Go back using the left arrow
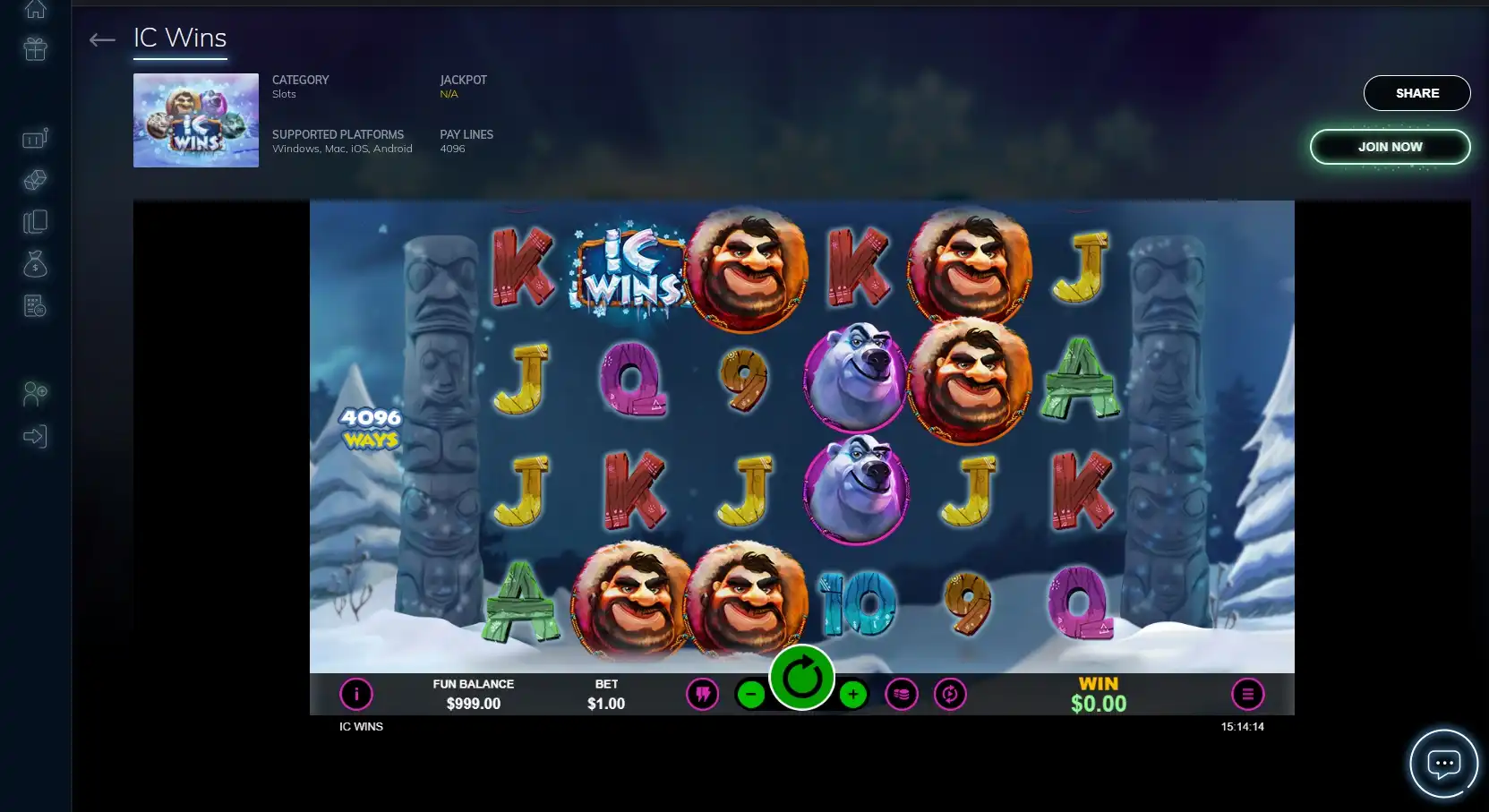1489x812 pixels. [102, 39]
